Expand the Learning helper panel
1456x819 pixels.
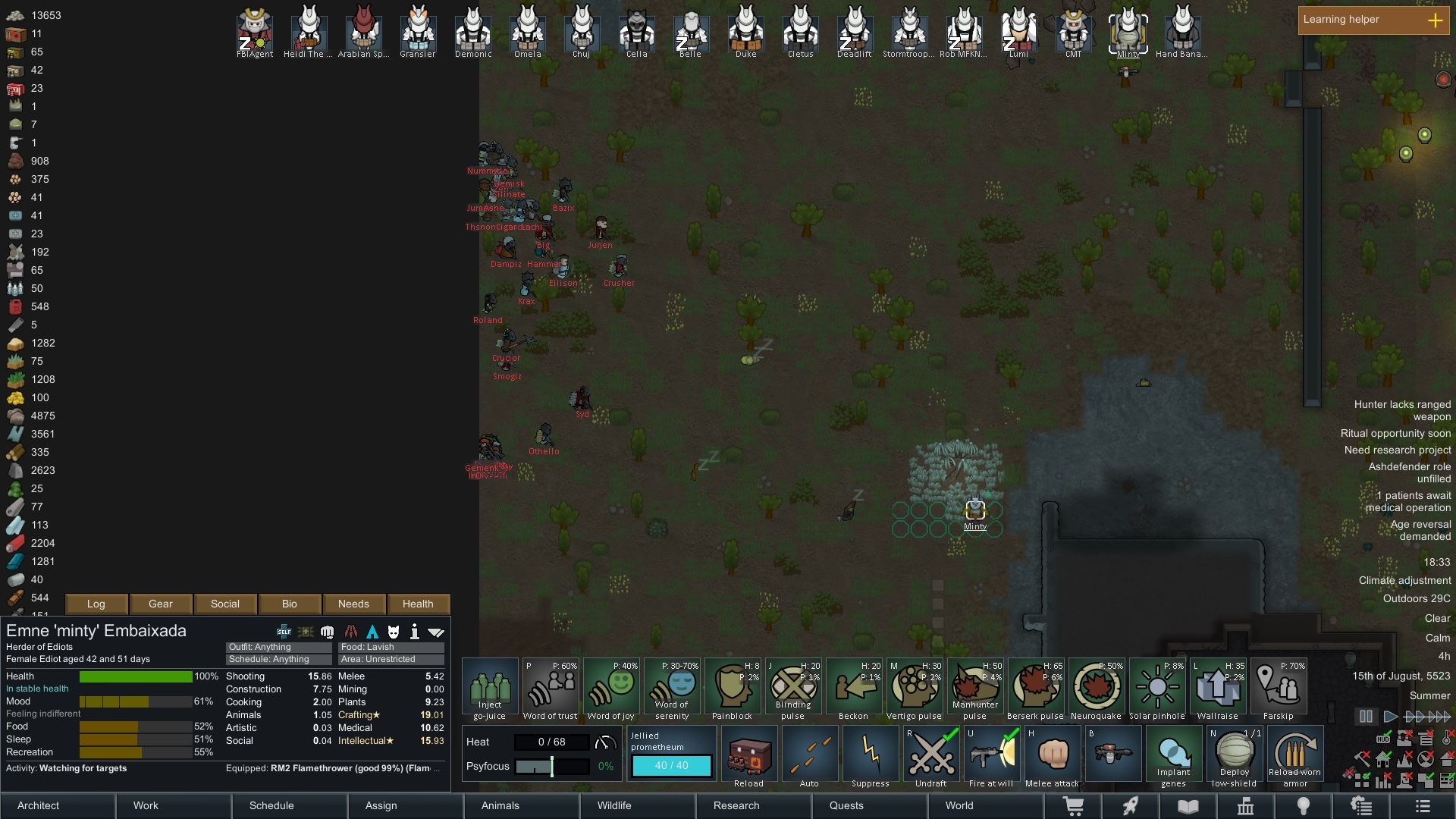(1435, 21)
